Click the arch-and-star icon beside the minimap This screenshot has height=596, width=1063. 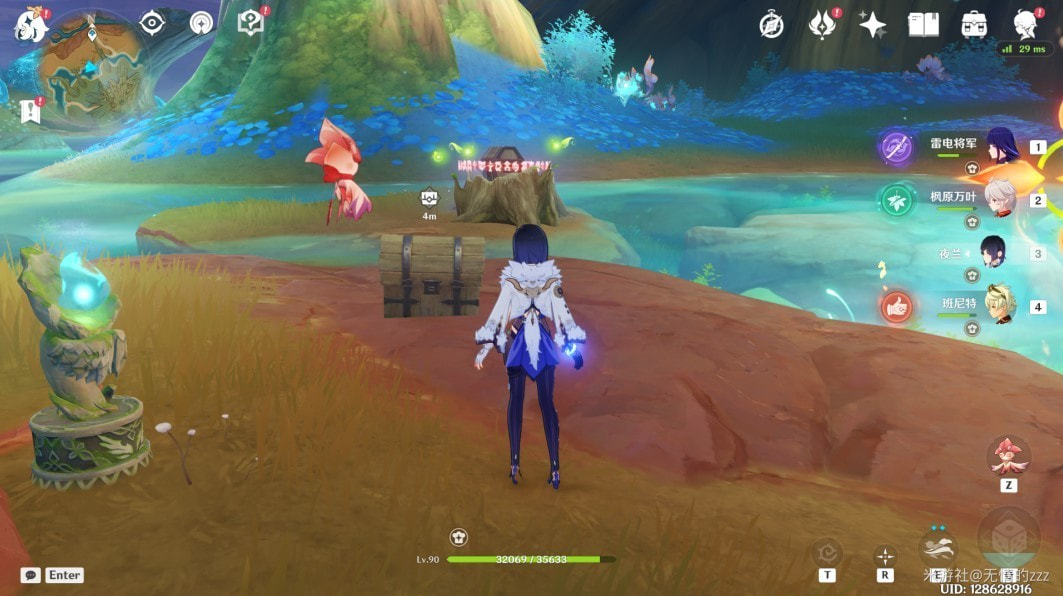pos(201,23)
